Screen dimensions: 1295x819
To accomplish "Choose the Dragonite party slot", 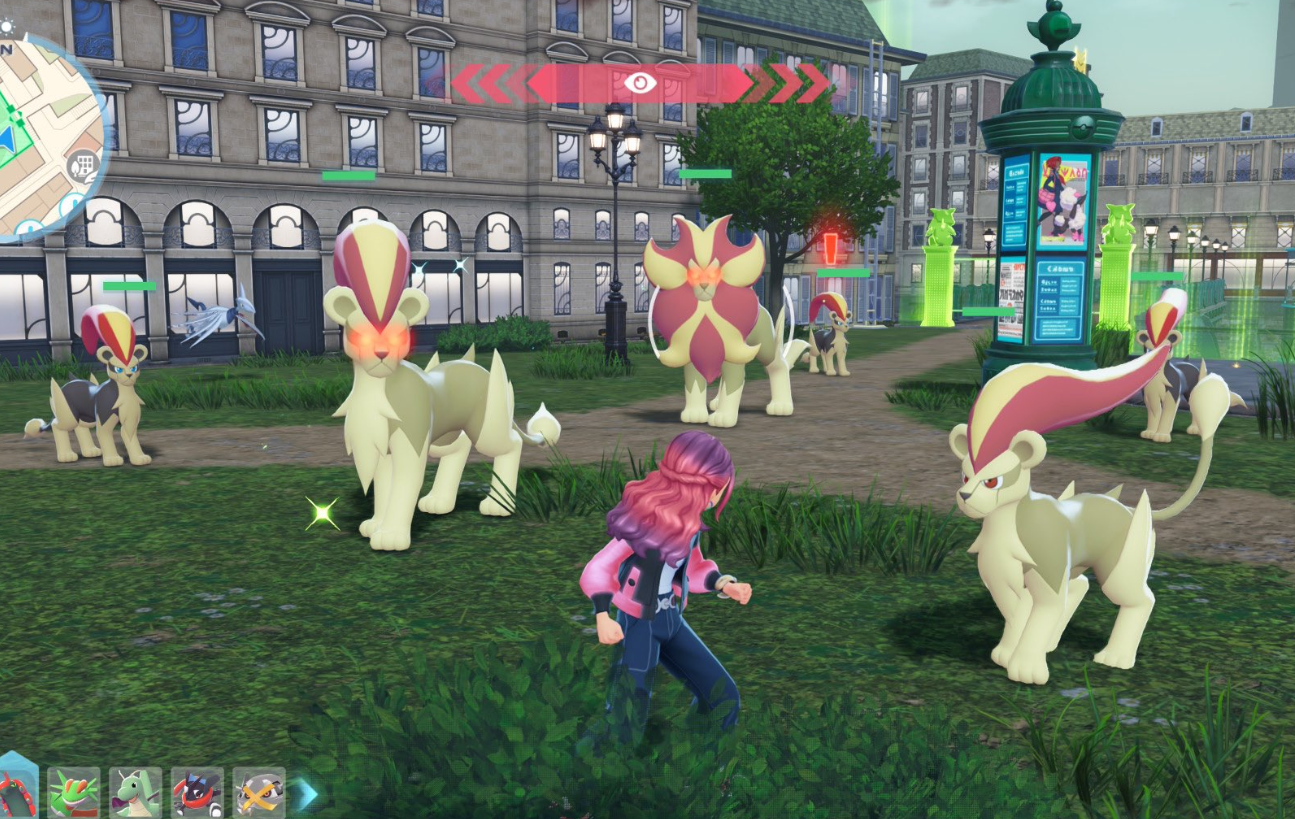I will [135, 793].
